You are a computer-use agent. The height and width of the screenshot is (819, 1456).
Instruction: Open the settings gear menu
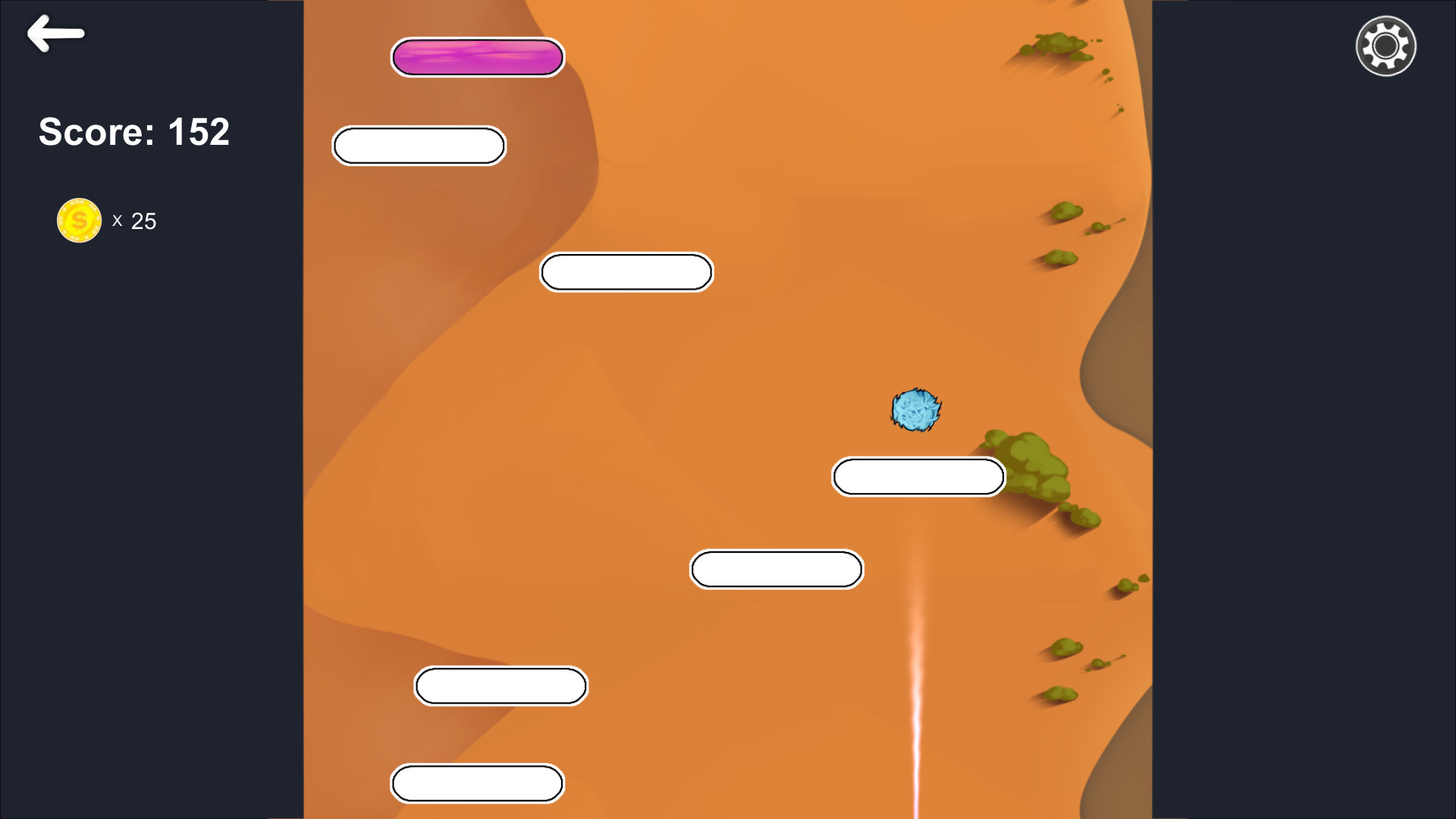[1385, 45]
